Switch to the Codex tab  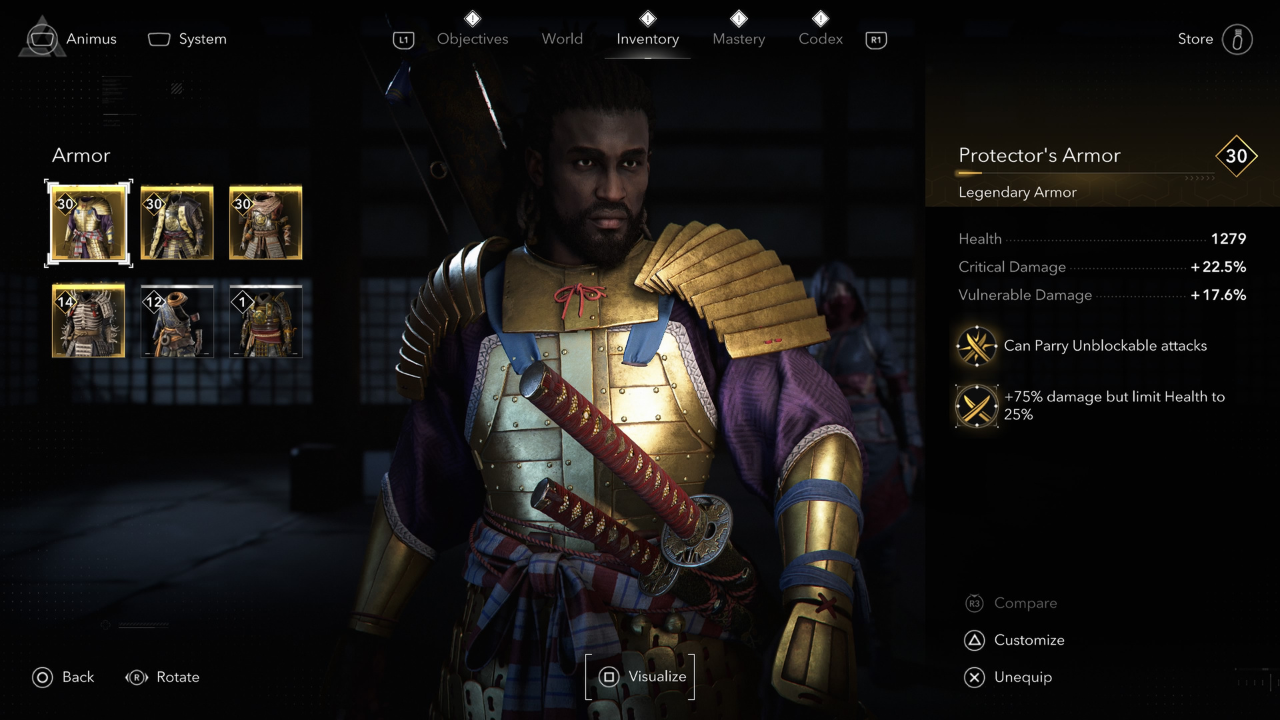pyautogui.click(x=820, y=39)
